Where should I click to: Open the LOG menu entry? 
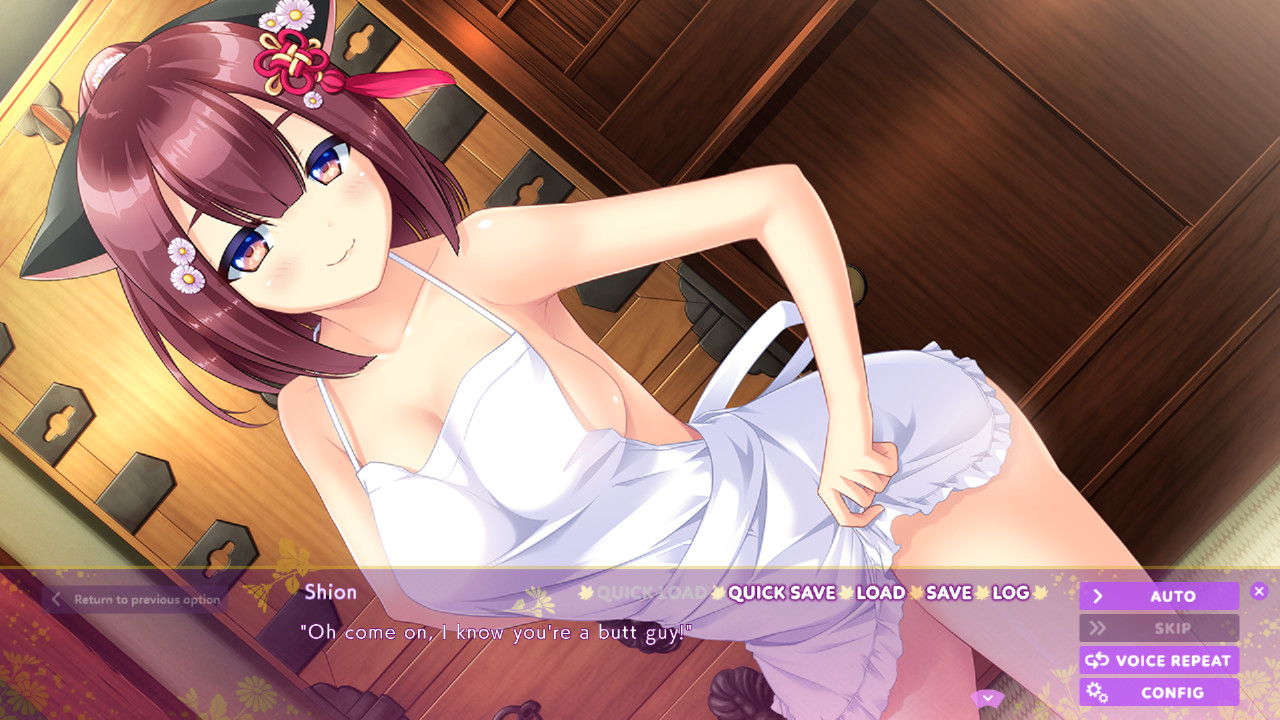1013,593
